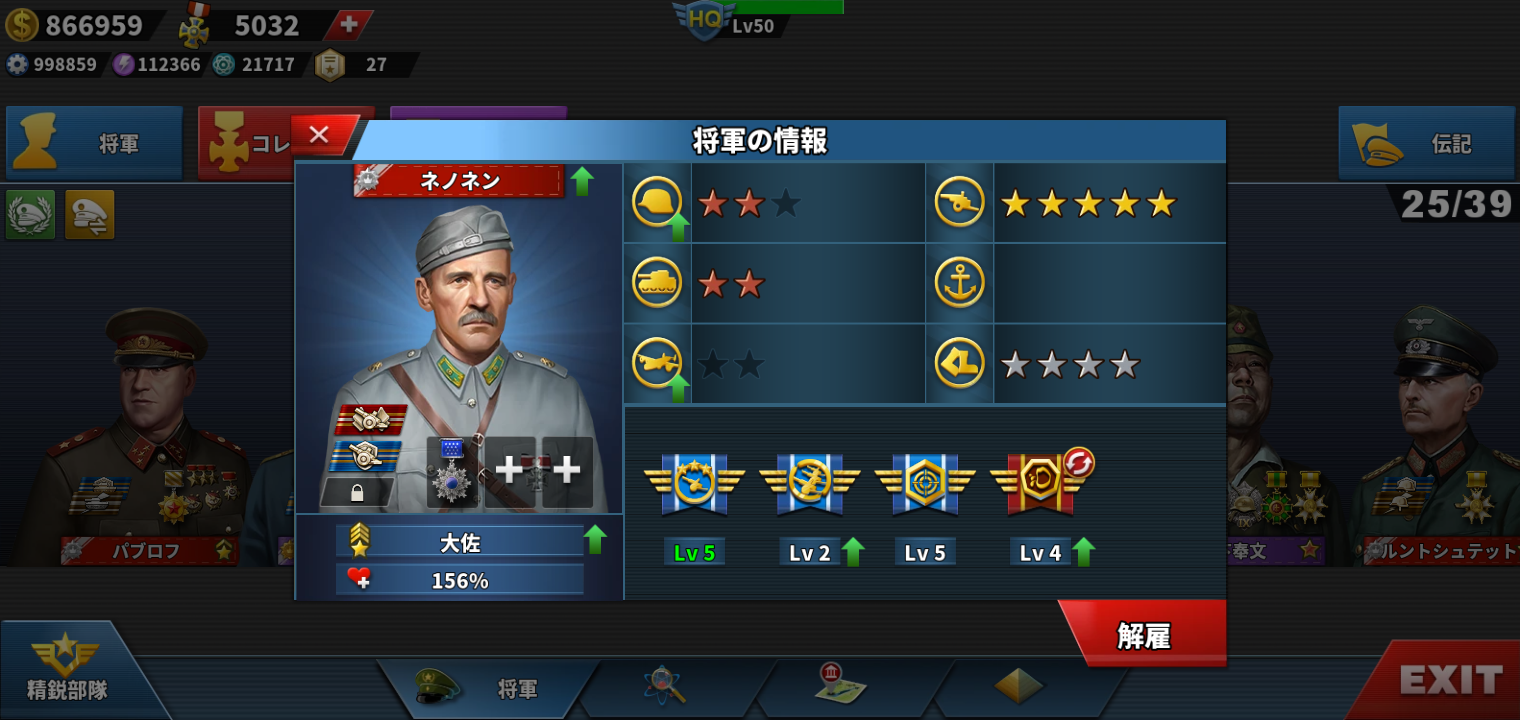Add medals with the red plus button
1520x720 pixels.
pyautogui.click(x=348, y=26)
